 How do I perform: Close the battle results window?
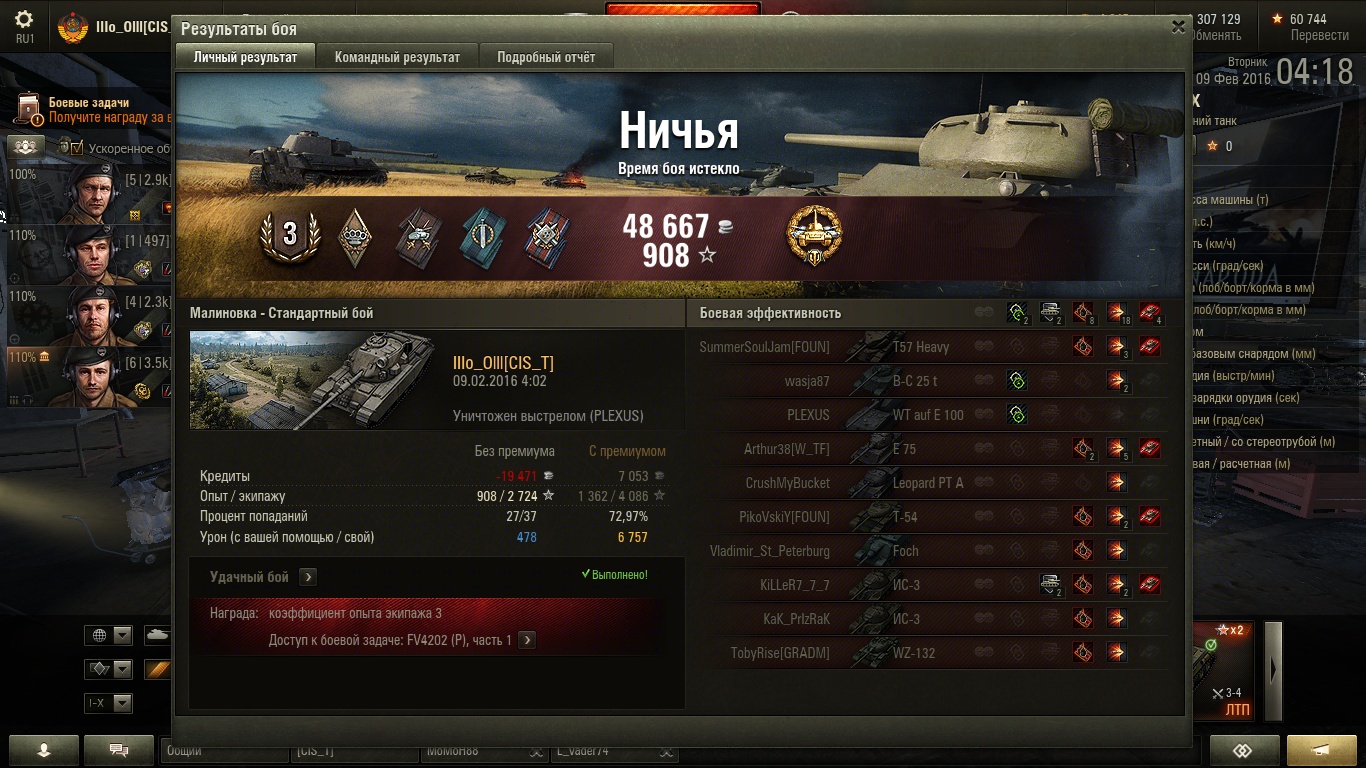[1178, 27]
